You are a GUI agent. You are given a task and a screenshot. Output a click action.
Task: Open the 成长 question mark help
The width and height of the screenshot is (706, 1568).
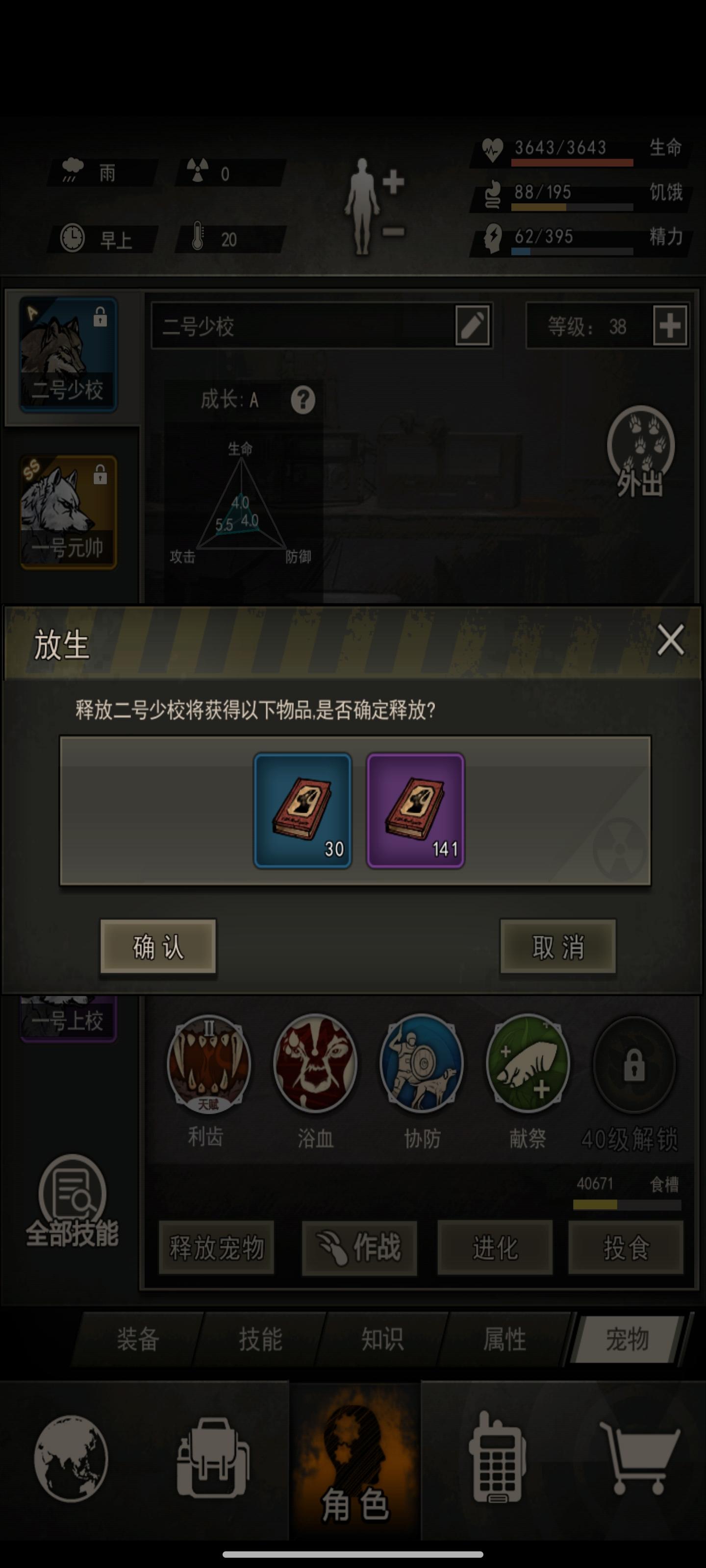point(304,400)
